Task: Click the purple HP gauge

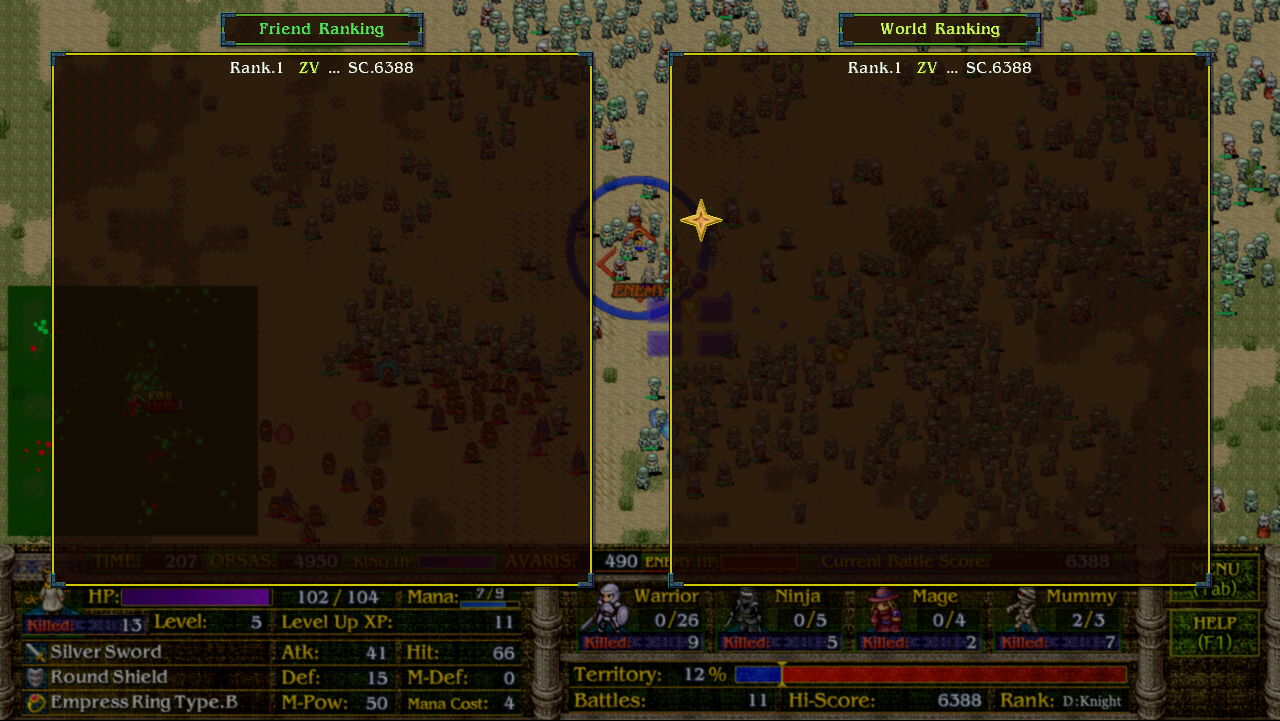Action: coord(196,597)
